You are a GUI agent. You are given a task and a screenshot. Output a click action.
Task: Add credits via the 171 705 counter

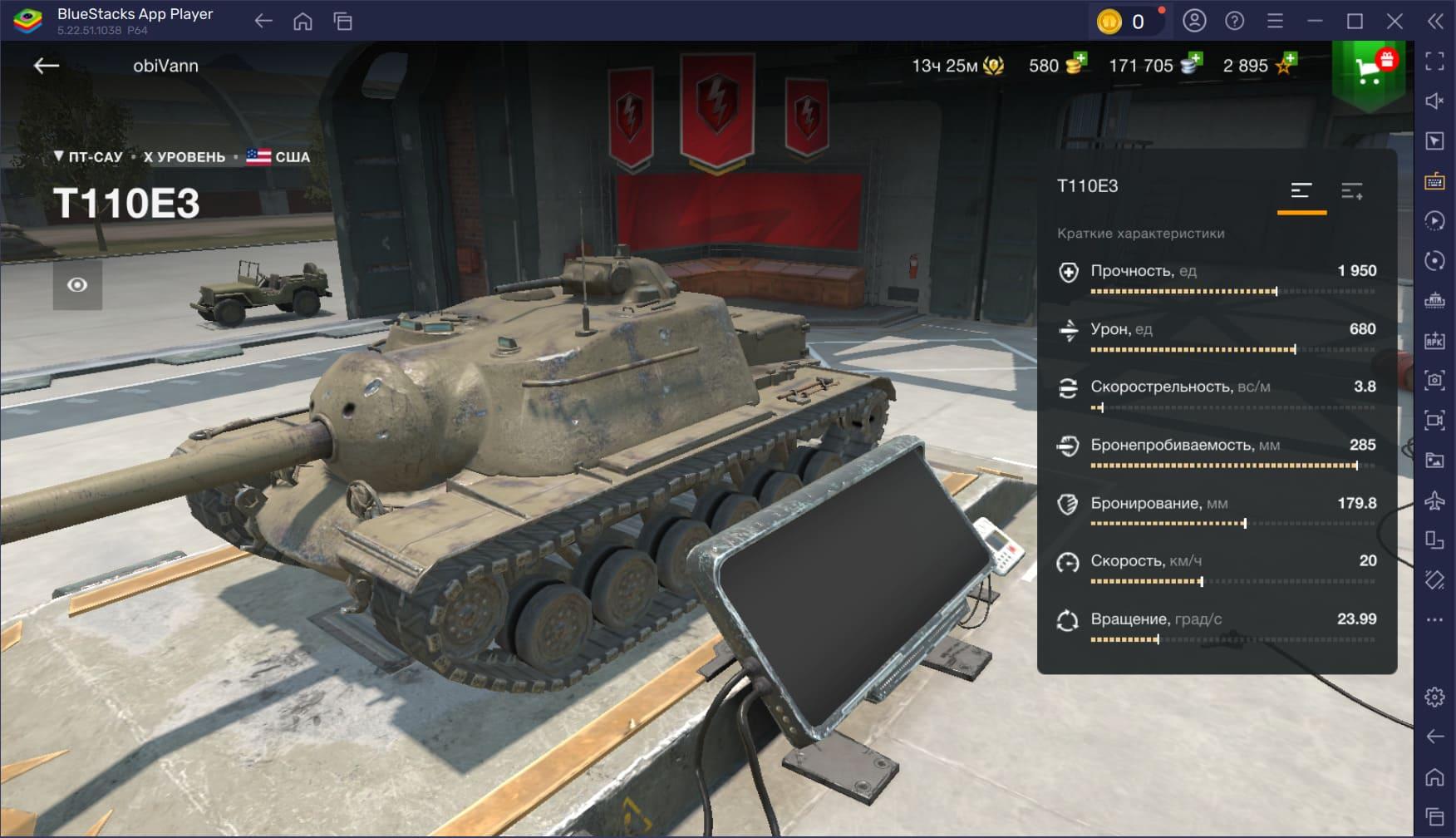(1155, 66)
